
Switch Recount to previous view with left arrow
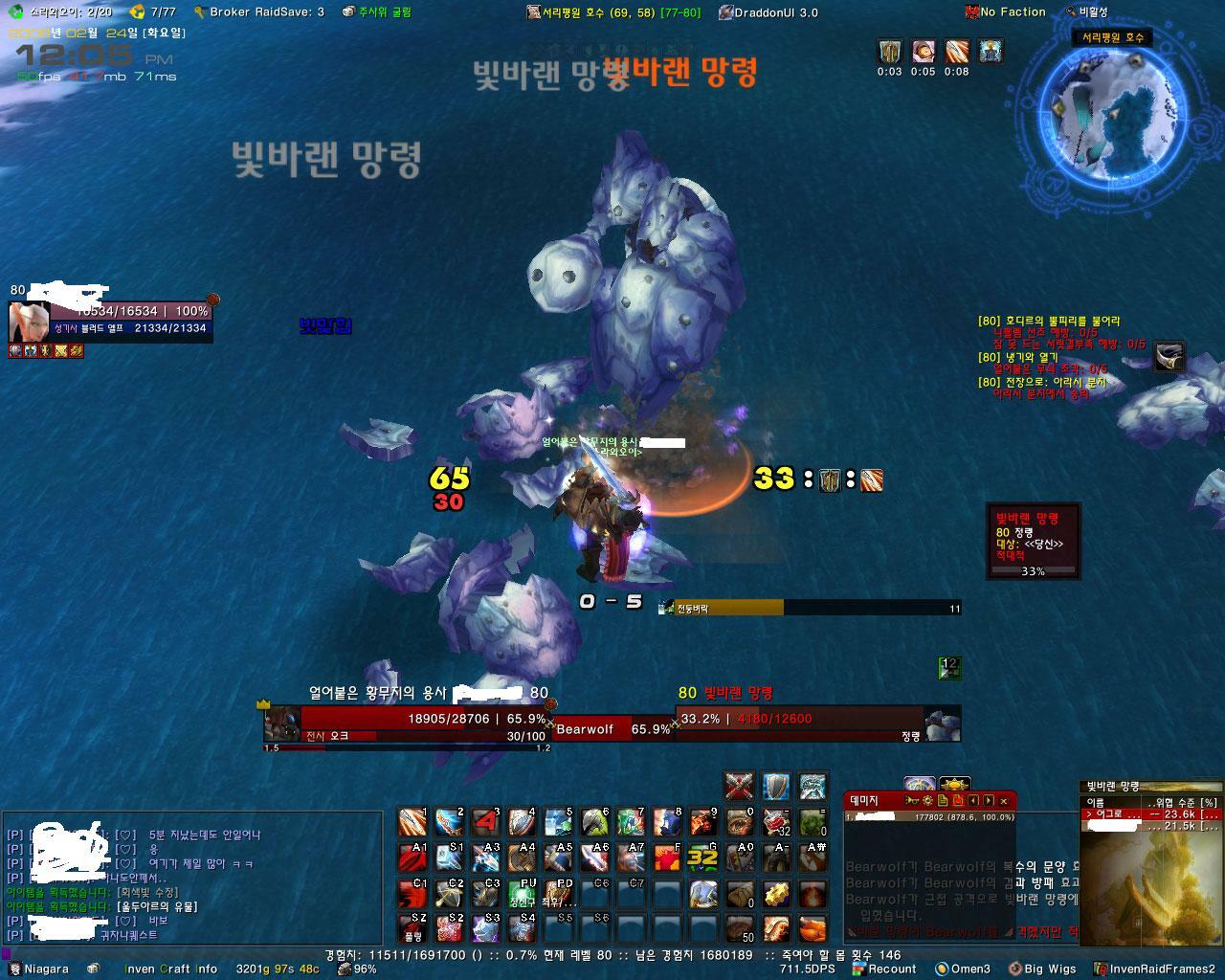click(x=971, y=801)
